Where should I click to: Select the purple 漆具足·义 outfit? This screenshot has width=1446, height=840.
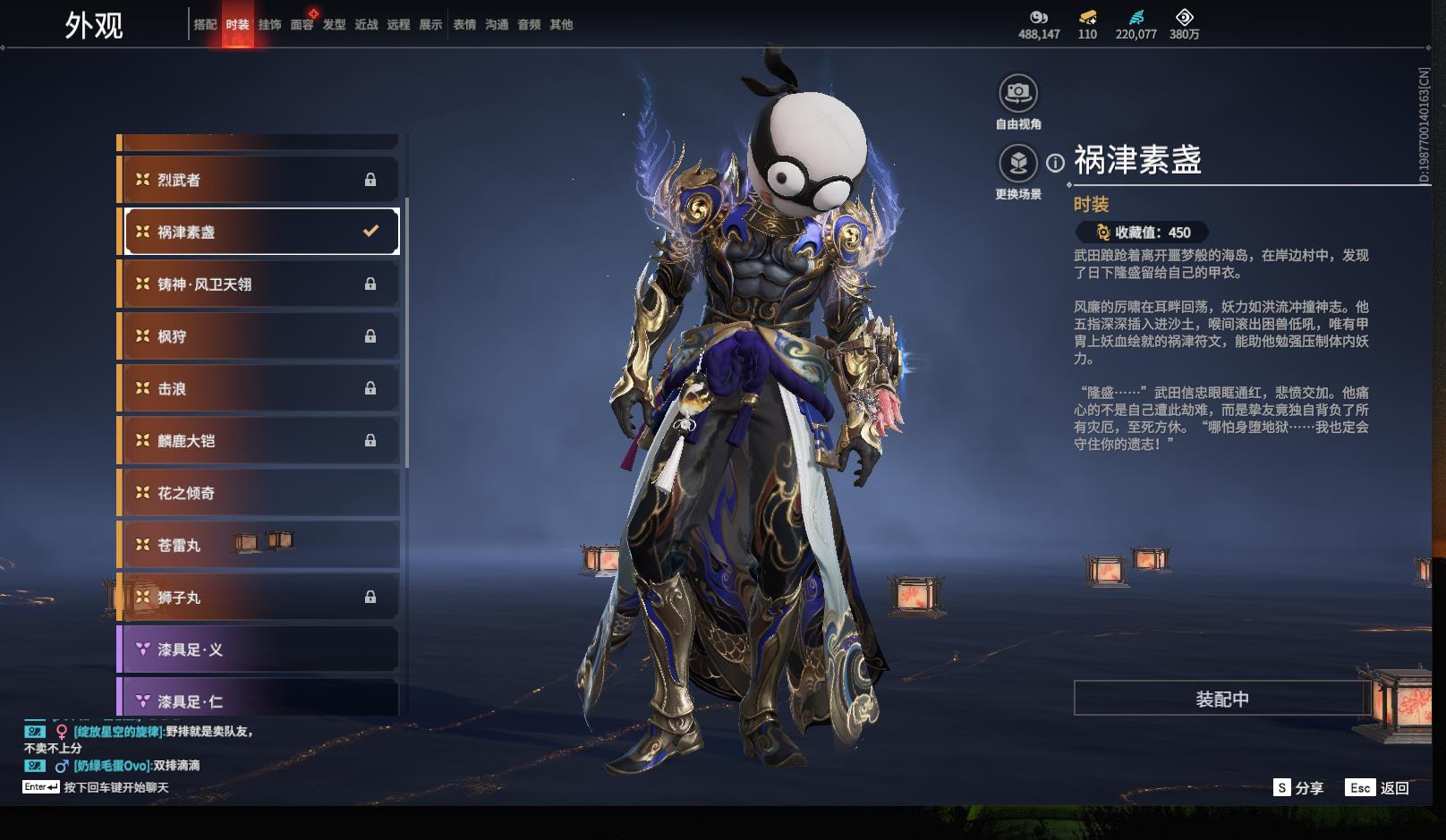259,649
